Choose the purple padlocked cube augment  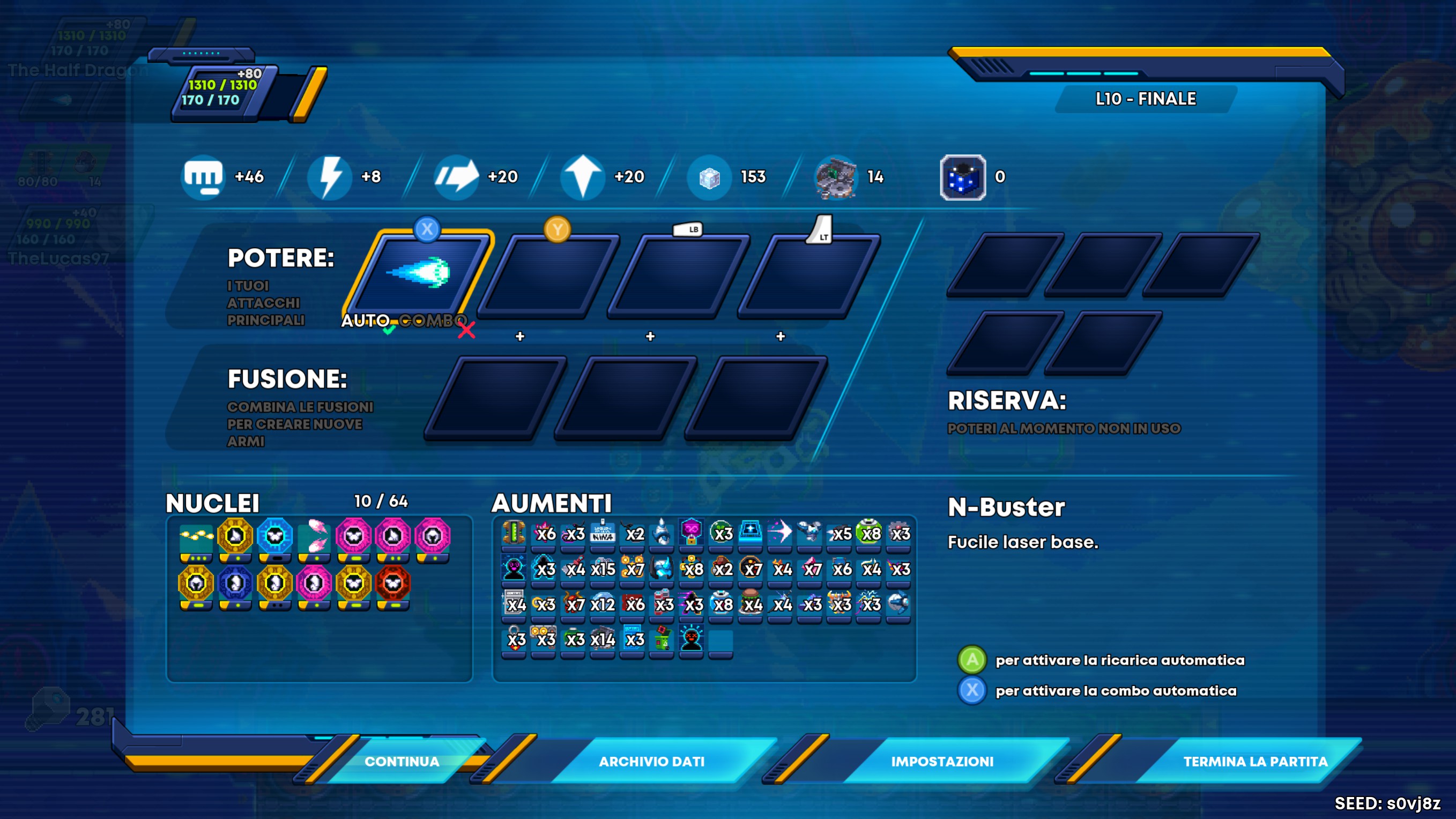691,532
